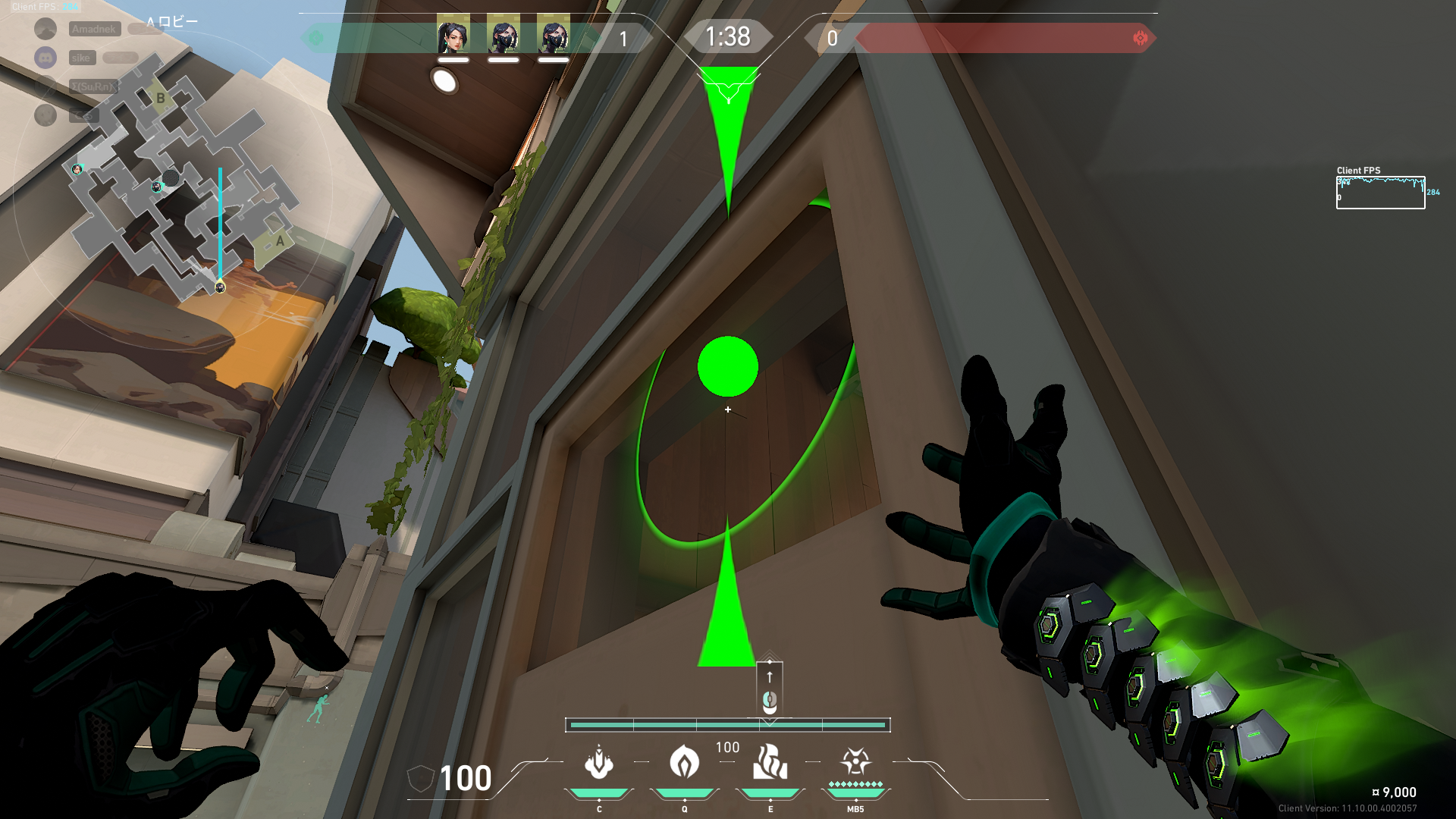Click the round timer showing 1:38
Image resolution: width=1456 pixels, height=819 pixels.
[727, 35]
